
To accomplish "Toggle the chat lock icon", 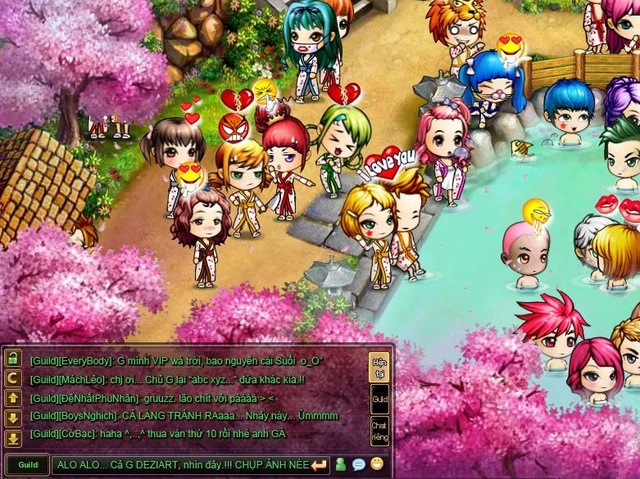I will (14, 358).
